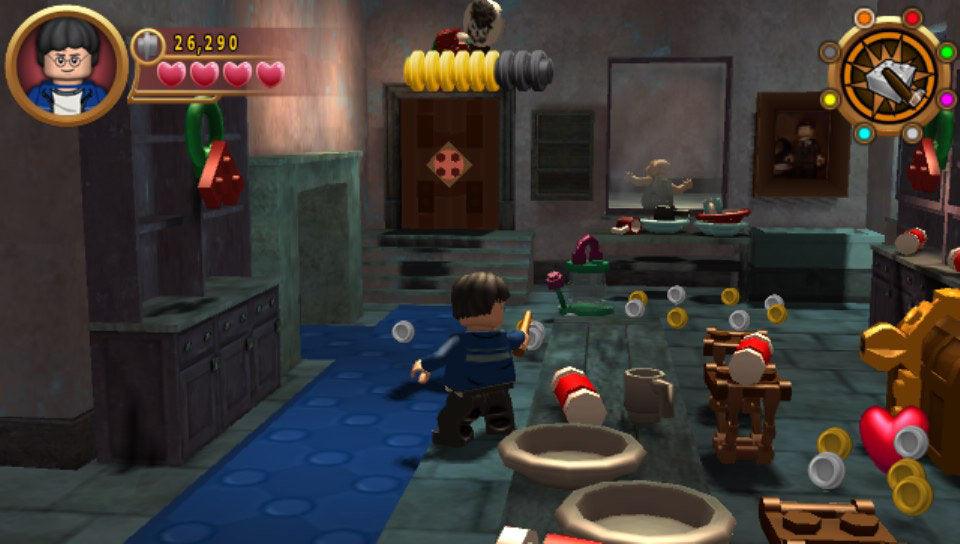
Task: Pick the magenta spell dot
Action: [x=946, y=99]
